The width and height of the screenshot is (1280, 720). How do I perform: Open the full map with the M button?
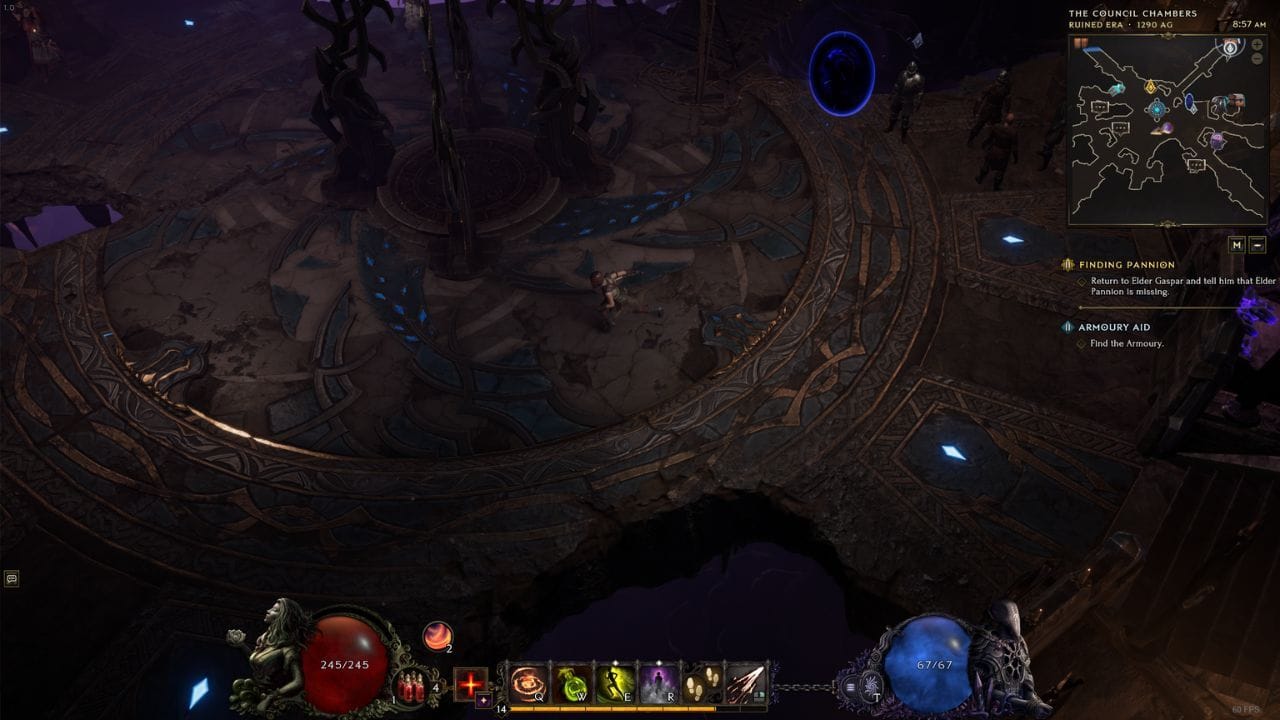tap(1236, 244)
